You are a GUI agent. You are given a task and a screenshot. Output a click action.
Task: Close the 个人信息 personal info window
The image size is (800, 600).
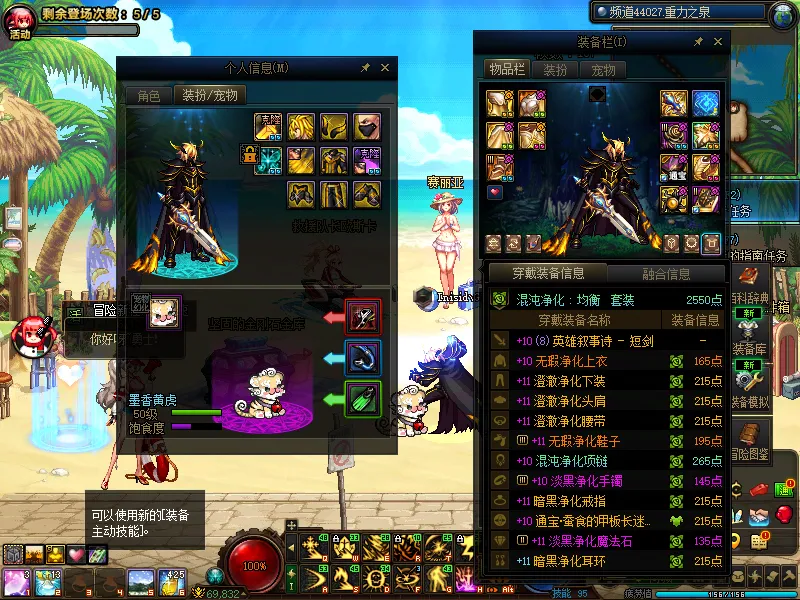[x=385, y=68]
